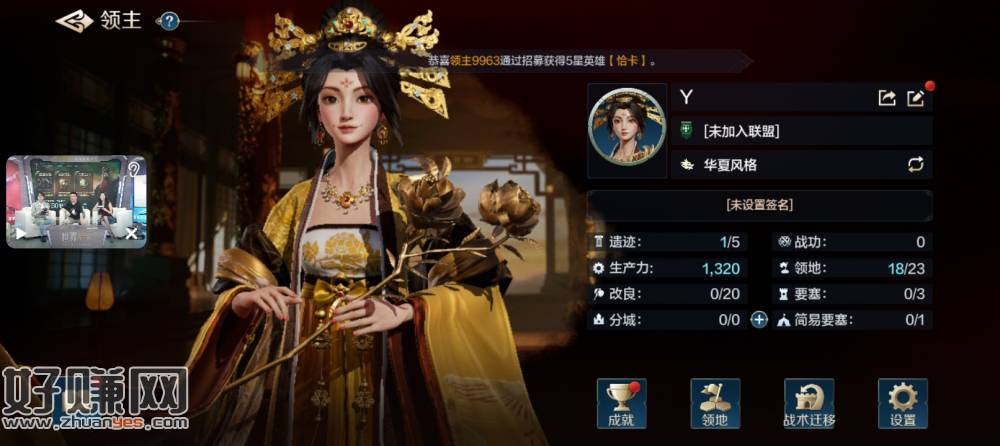The height and width of the screenshot is (446, 1000).
Task: Open the 领地 territory menu
Action: (715, 402)
